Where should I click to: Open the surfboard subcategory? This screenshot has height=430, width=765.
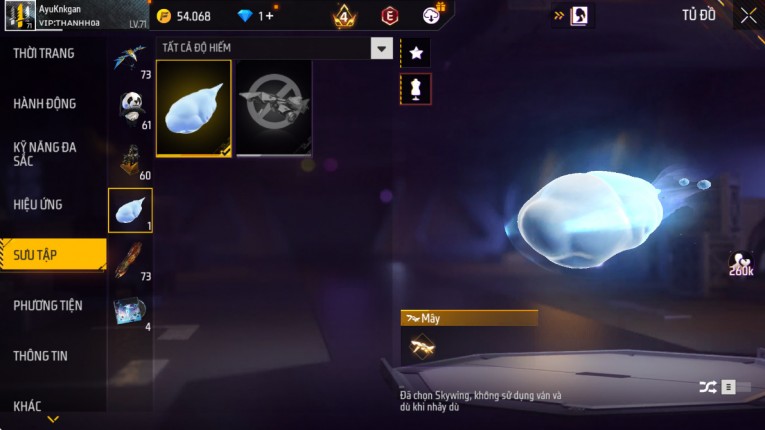131,261
